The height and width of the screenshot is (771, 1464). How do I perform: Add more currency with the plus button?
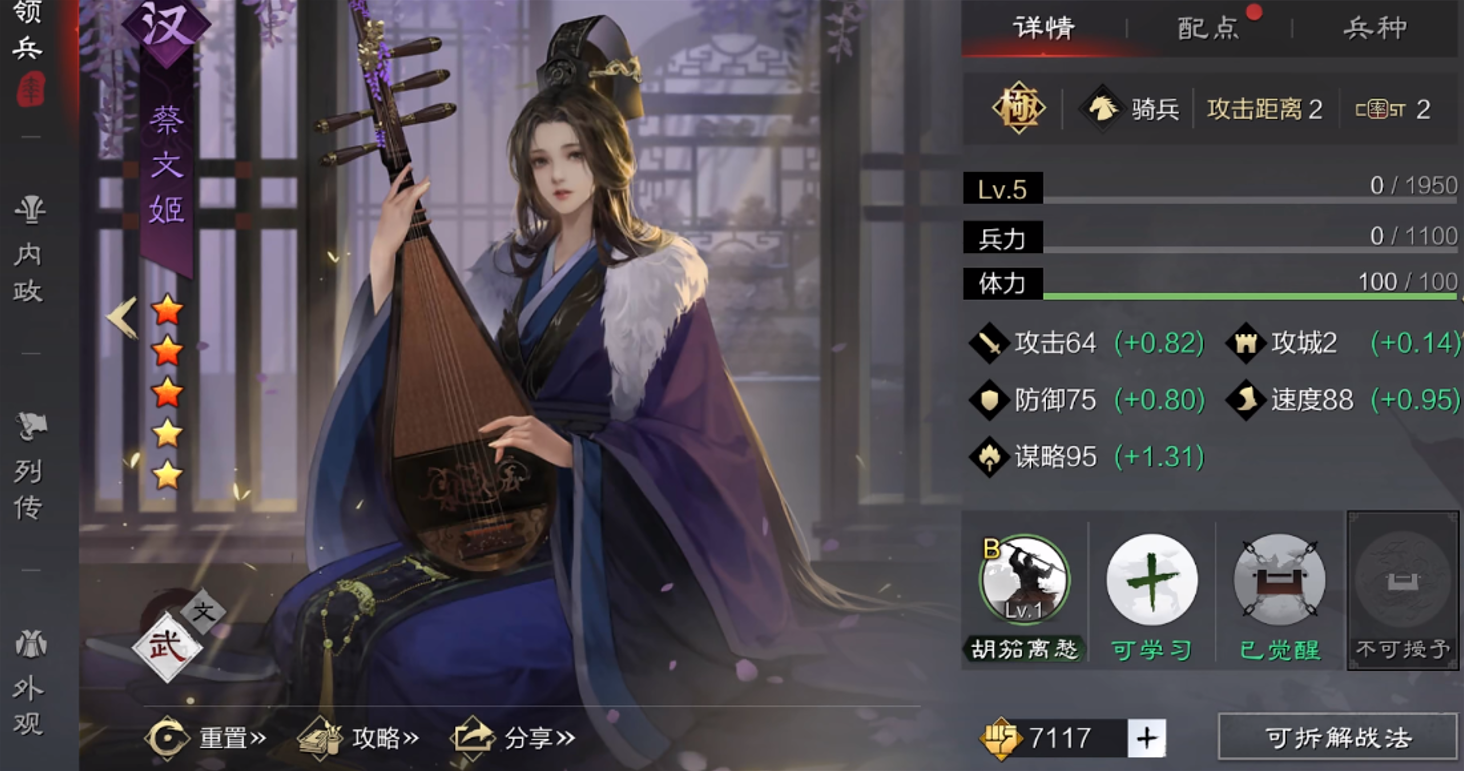tap(1146, 739)
